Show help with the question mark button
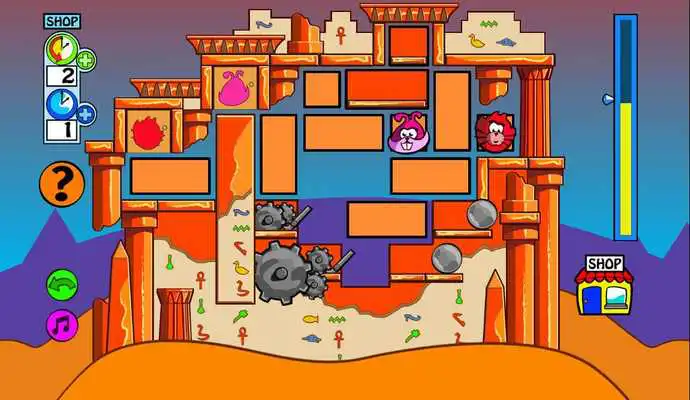690x400 pixels. tap(61, 183)
